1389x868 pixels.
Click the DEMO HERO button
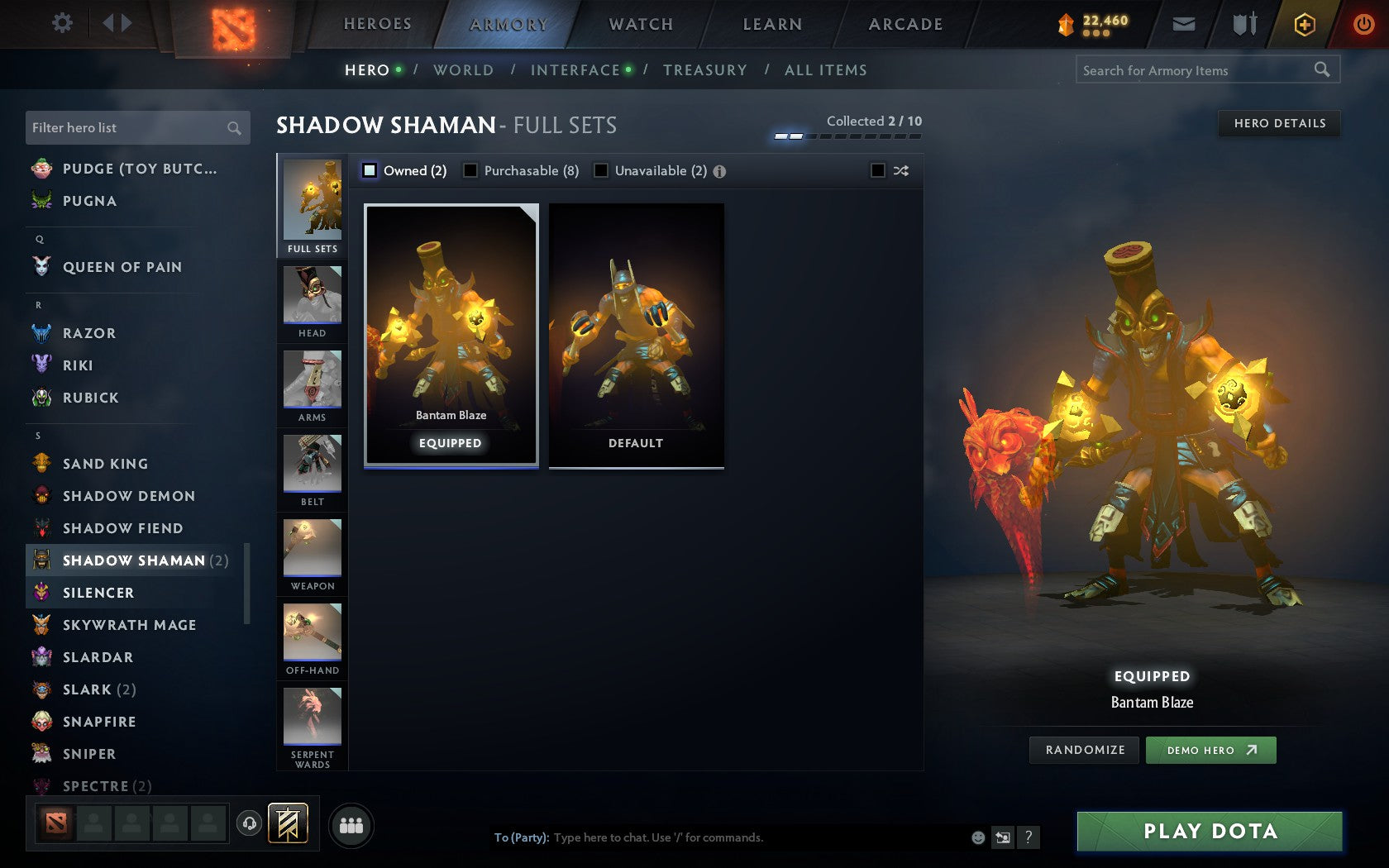click(x=1210, y=750)
